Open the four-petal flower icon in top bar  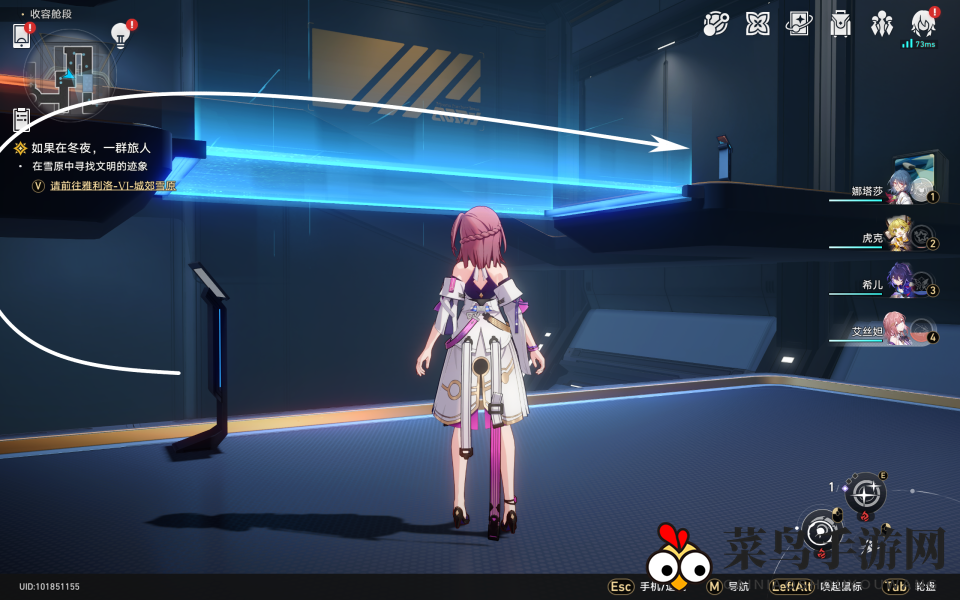(x=758, y=24)
